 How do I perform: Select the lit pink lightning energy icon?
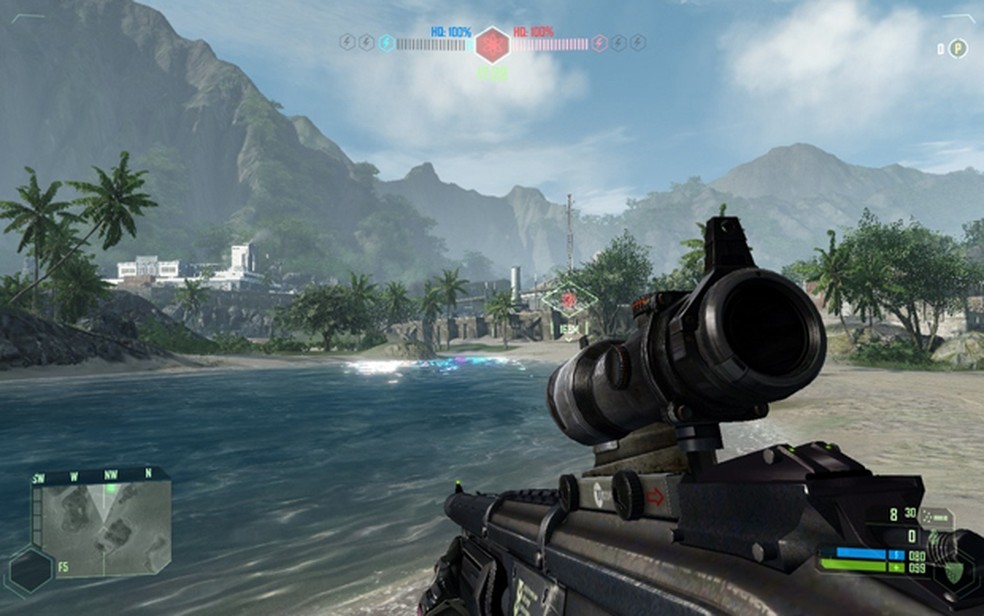pos(599,43)
